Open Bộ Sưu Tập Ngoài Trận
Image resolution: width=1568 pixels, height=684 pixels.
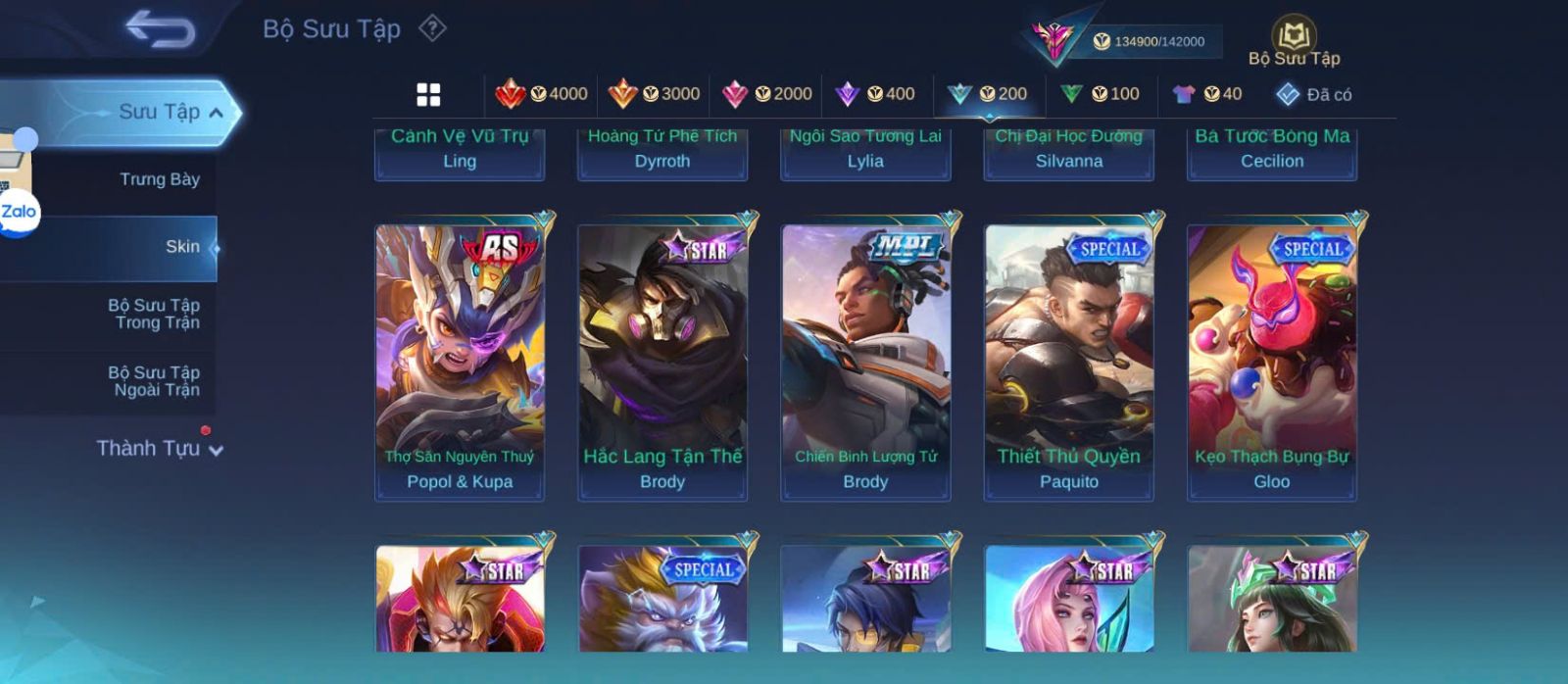click(x=155, y=381)
